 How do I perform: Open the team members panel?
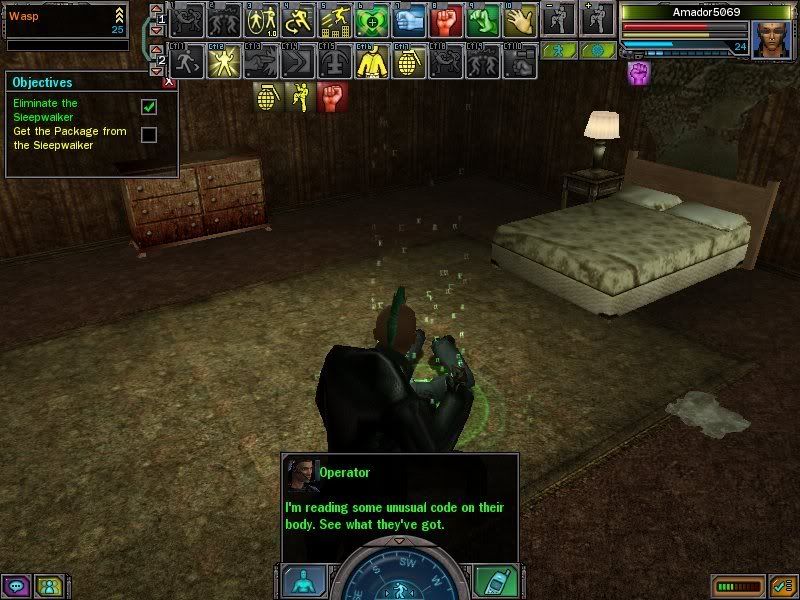pos(47,586)
